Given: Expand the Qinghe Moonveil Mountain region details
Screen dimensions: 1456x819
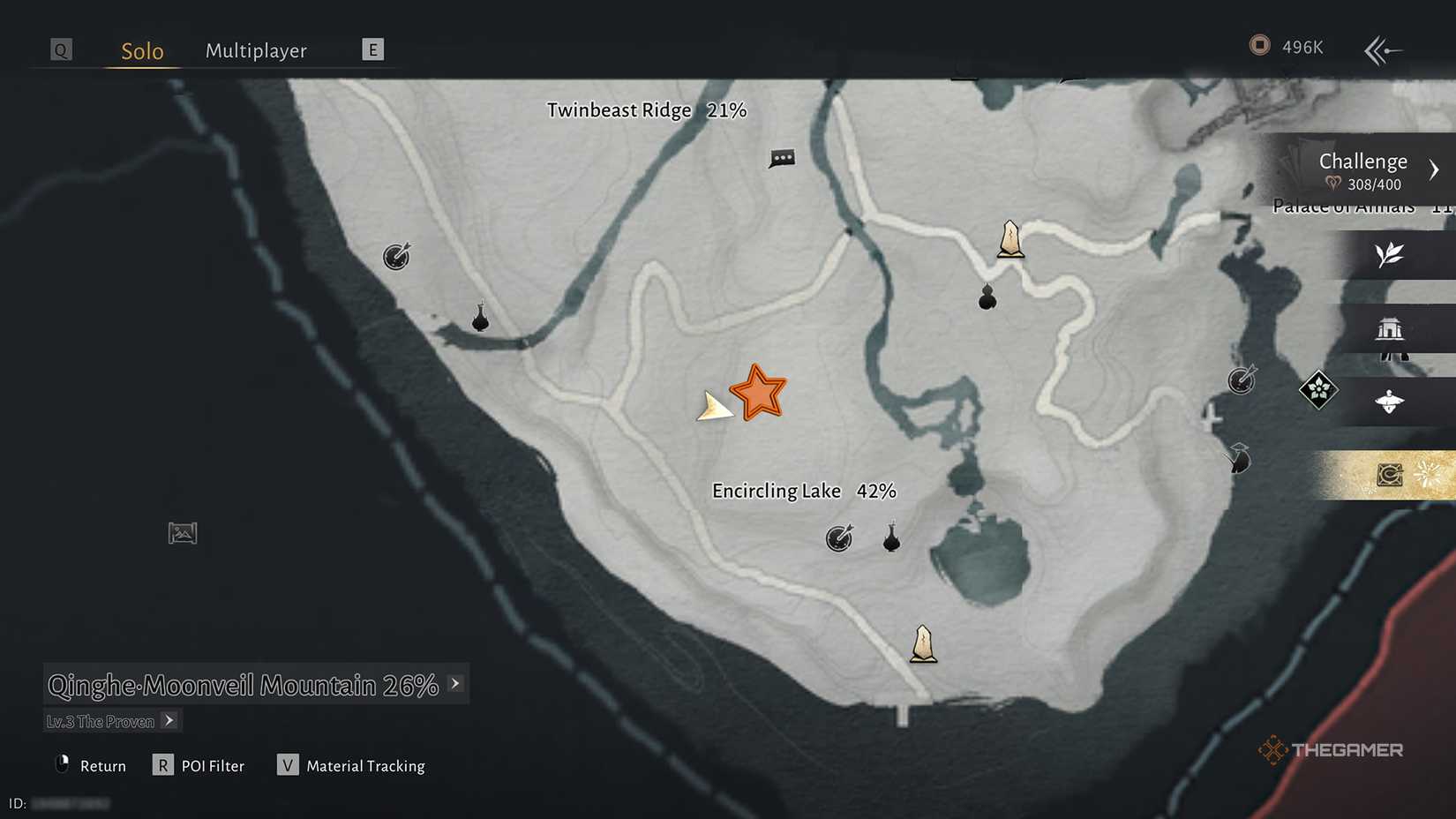Looking at the screenshot, I should coord(455,683).
